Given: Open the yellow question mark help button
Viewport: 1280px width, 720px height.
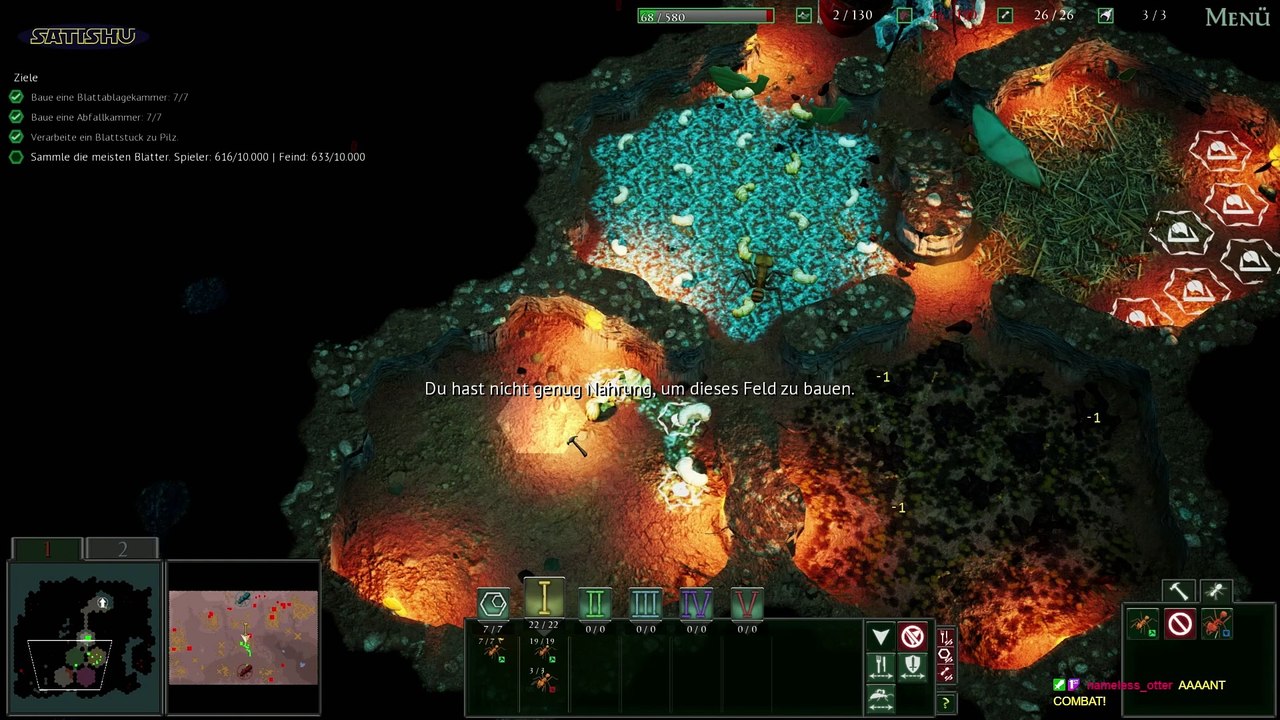Looking at the screenshot, I should pos(945,704).
